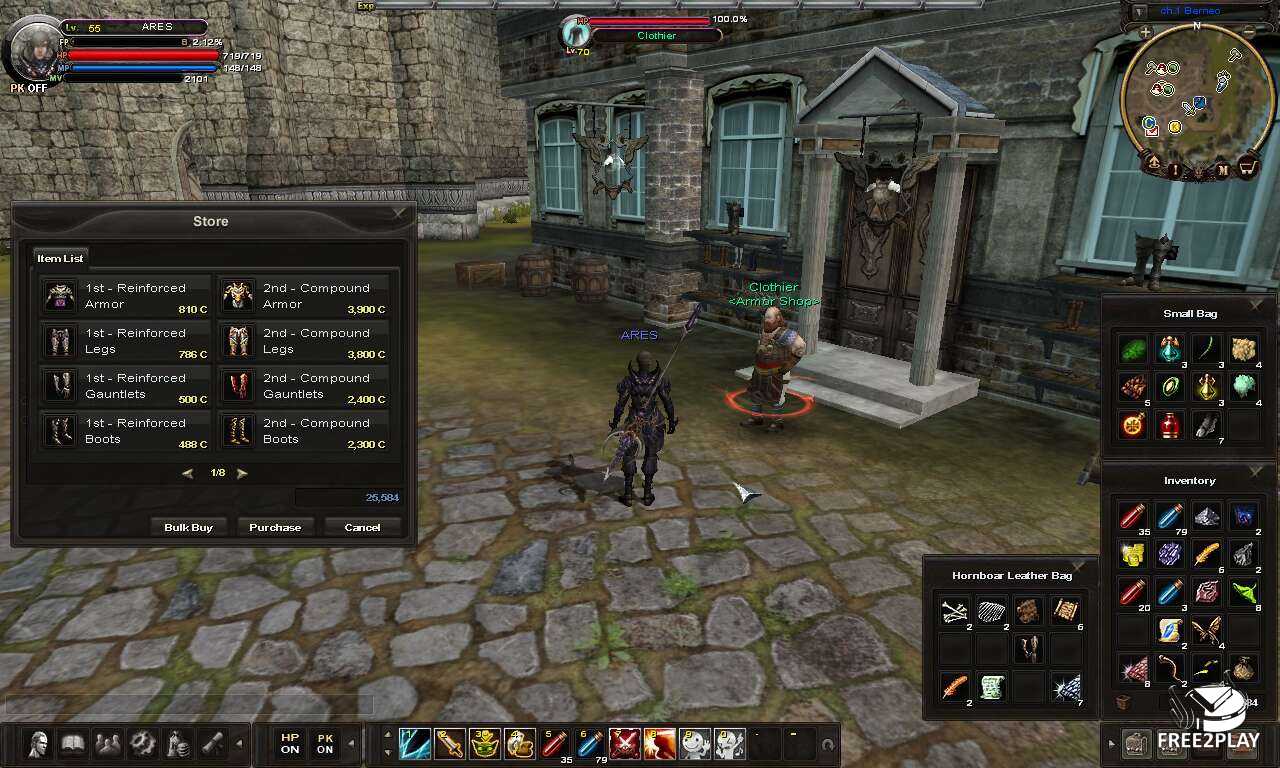1280x768 pixels.
Task: Open the cash shop cart icon by the minimap
Action: pyautogui.click(x=1248, y=167)
